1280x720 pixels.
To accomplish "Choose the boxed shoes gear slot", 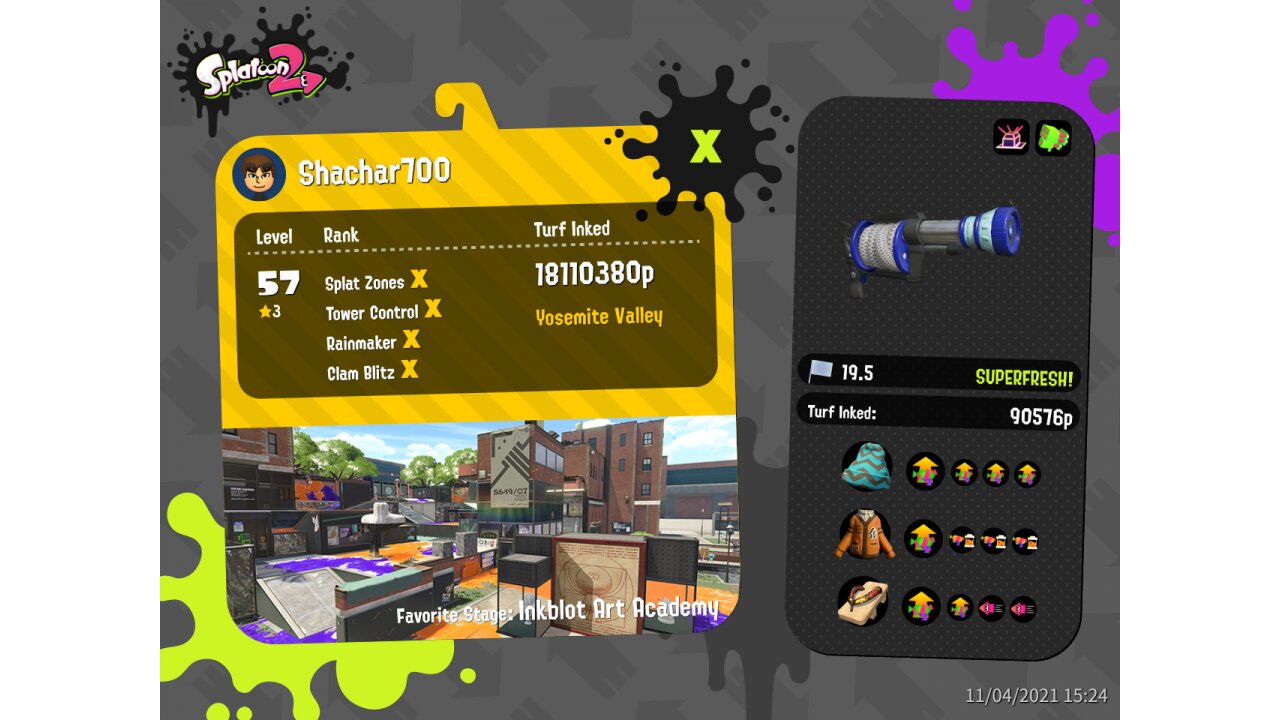I will [x=864, y=601].
